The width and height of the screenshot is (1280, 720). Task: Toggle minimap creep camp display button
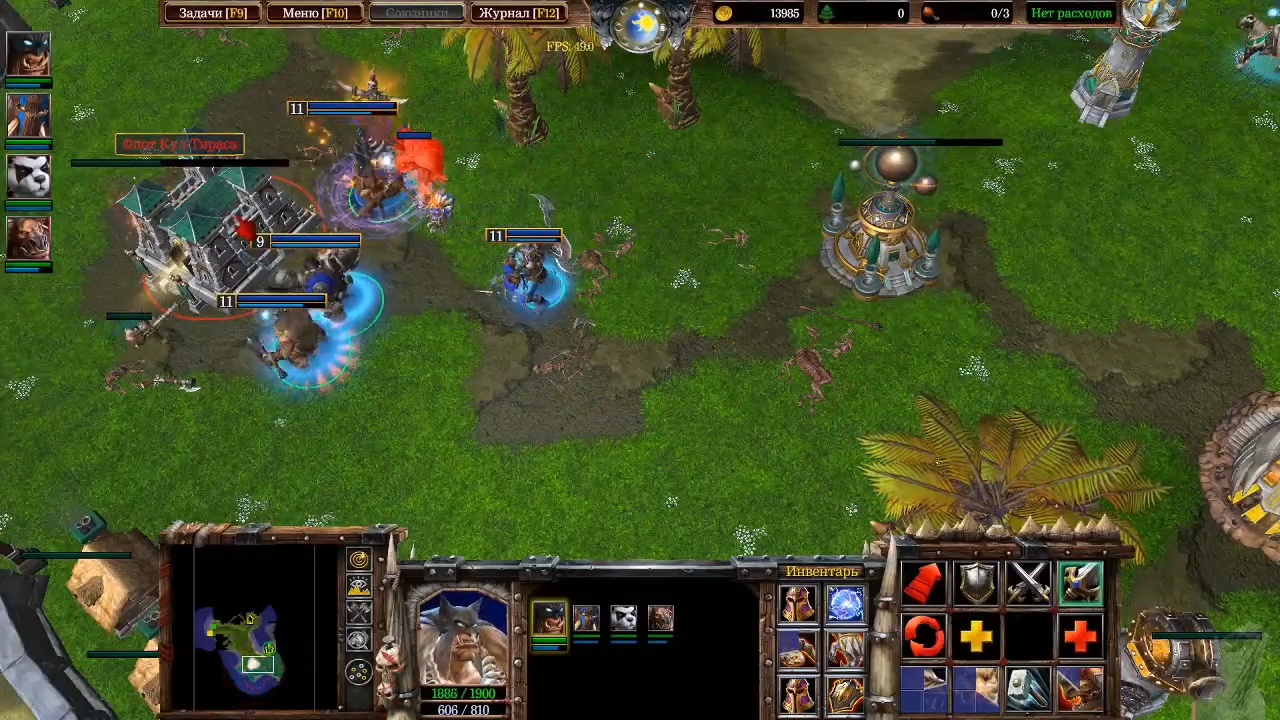[x=359, y=641]
